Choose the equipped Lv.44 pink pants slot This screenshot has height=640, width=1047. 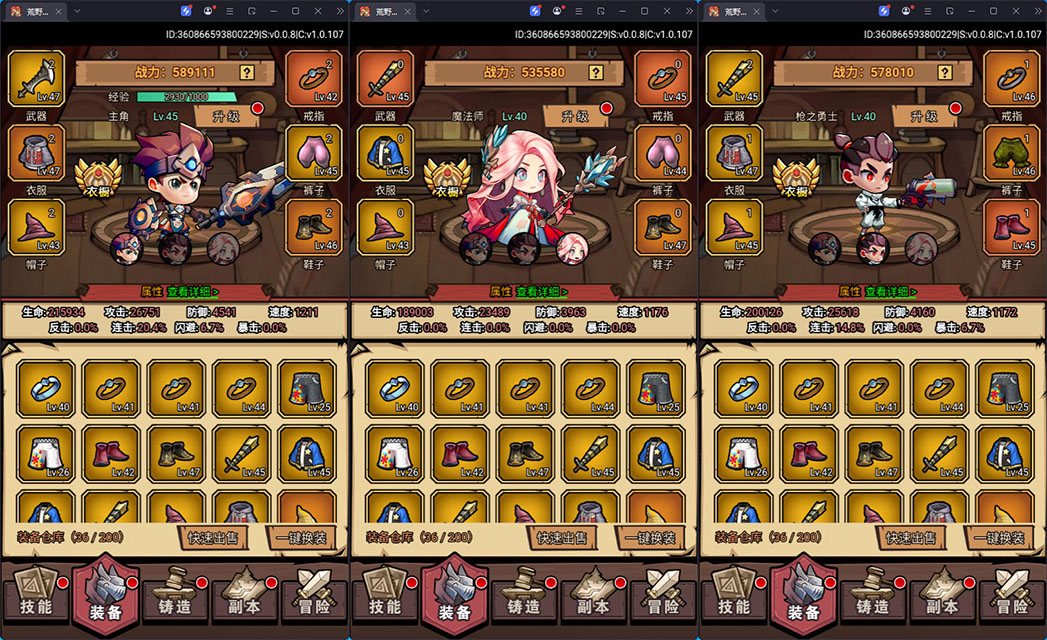coord(663,152)
